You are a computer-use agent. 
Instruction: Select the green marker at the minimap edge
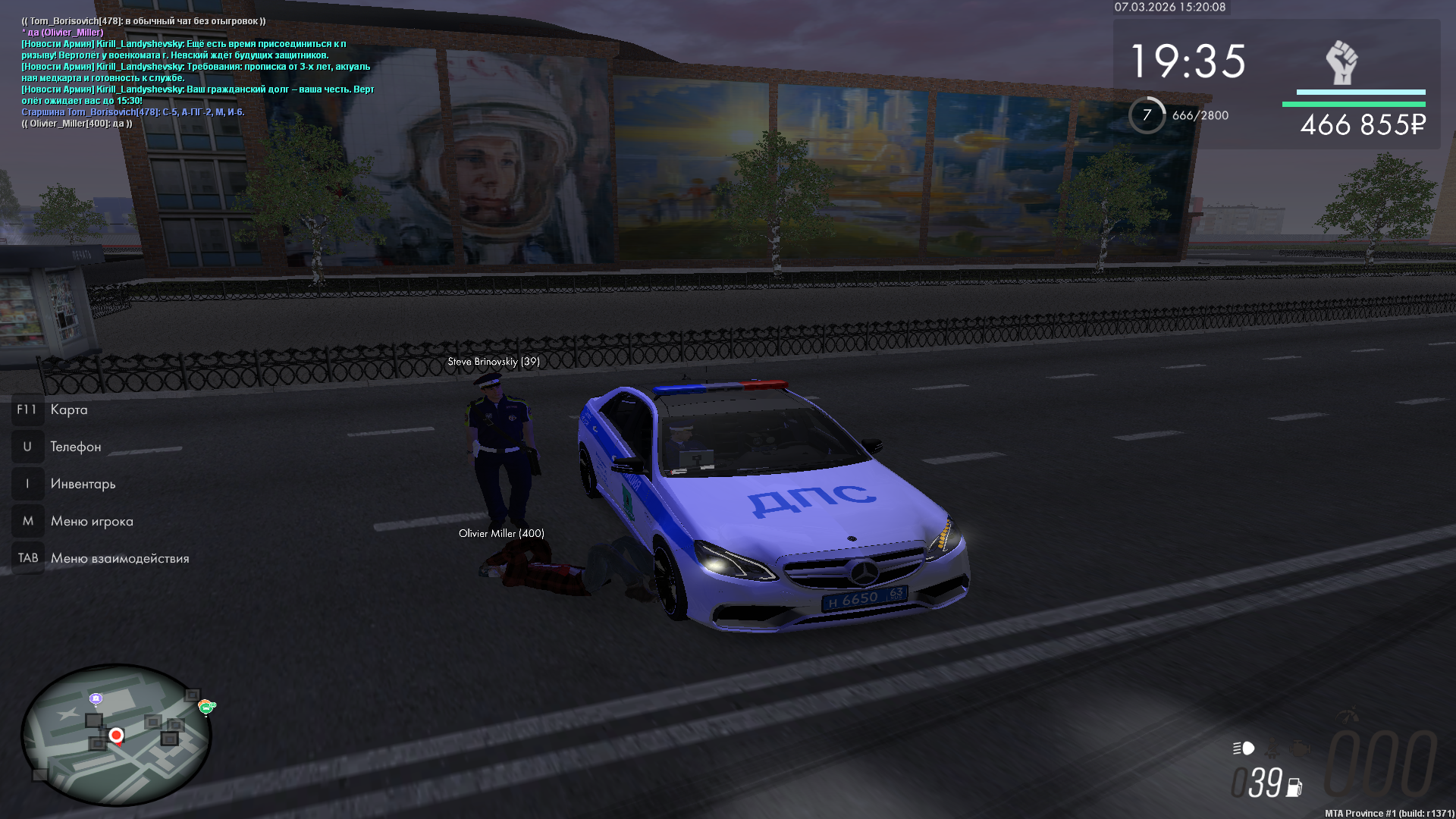click(206, 708)
